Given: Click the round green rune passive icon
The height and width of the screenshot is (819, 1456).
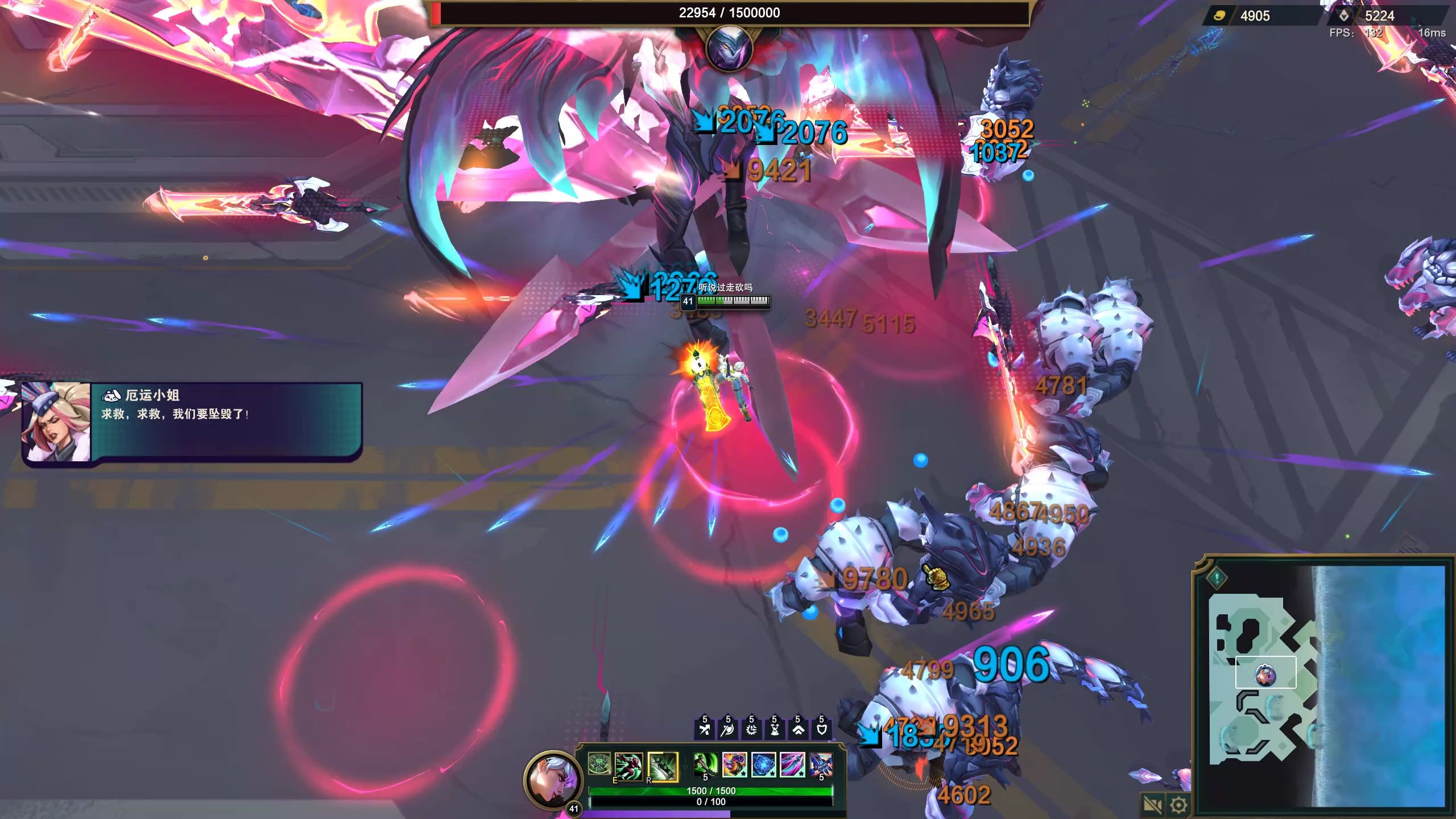Looking at the screenshot, I should 599,764.
